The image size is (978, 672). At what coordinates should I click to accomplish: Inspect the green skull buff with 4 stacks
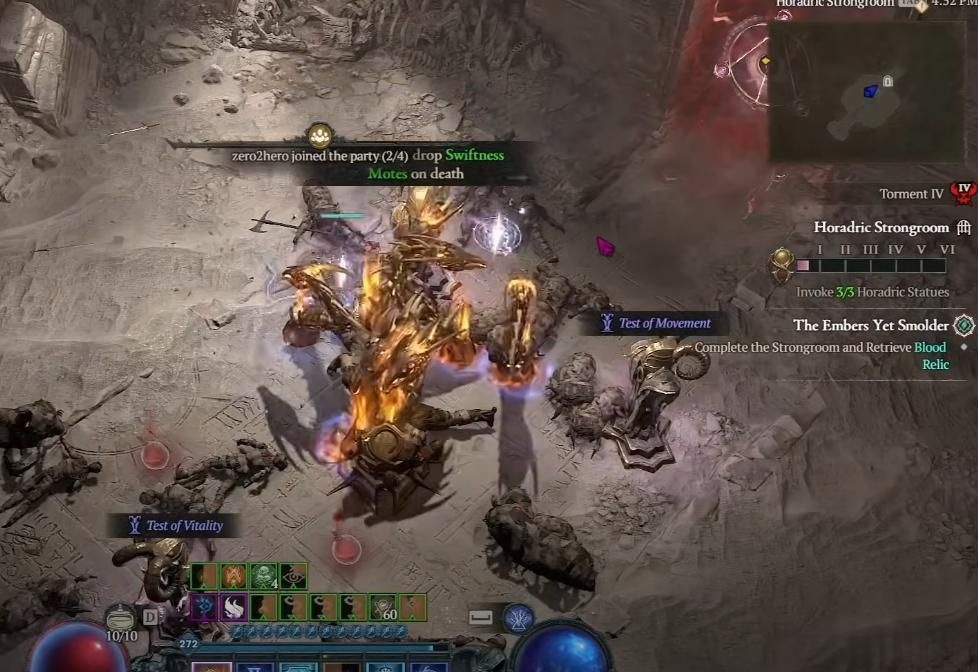pyautogui.click(x=263, y=576)
